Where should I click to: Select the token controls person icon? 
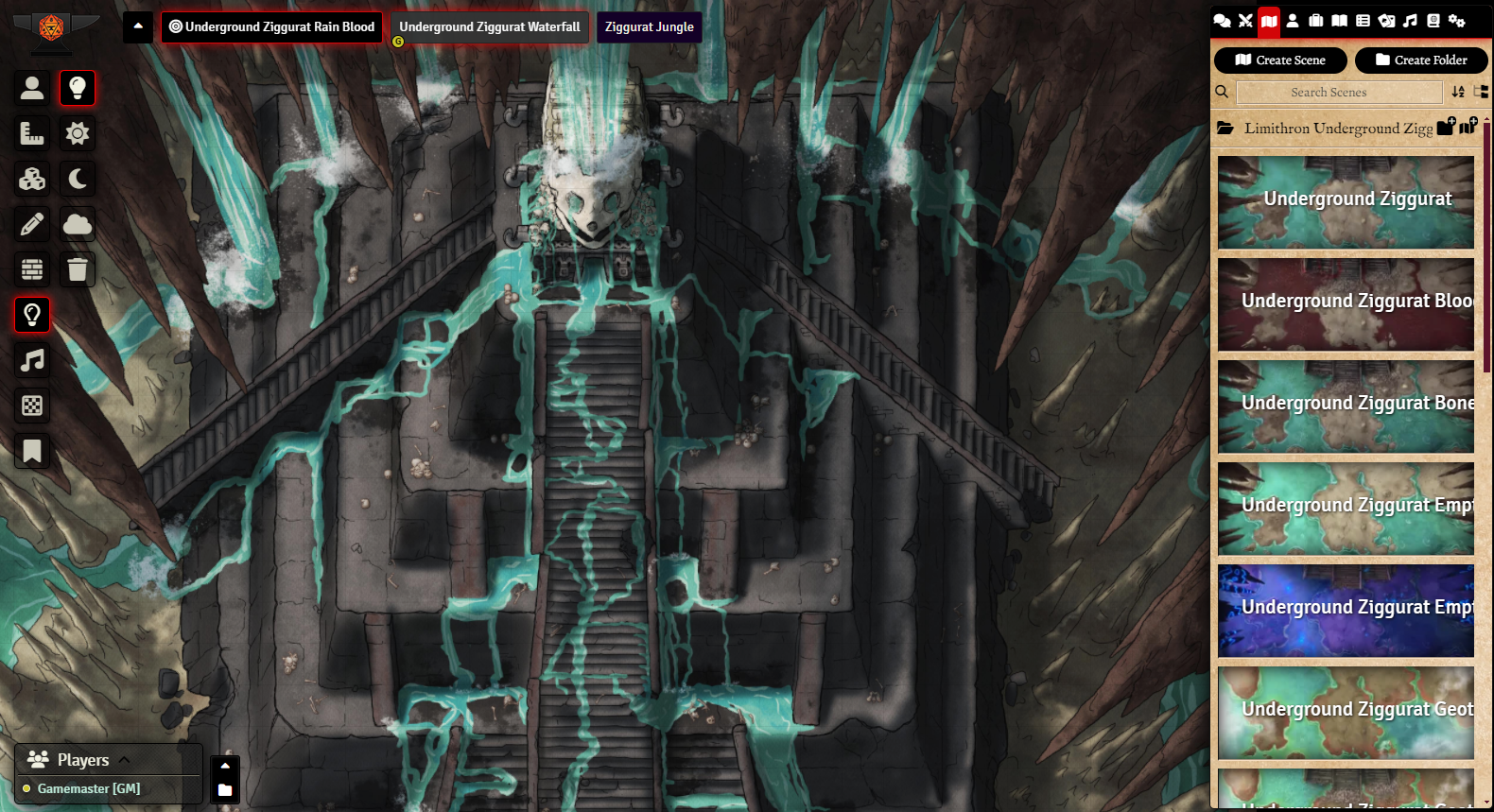32,88
